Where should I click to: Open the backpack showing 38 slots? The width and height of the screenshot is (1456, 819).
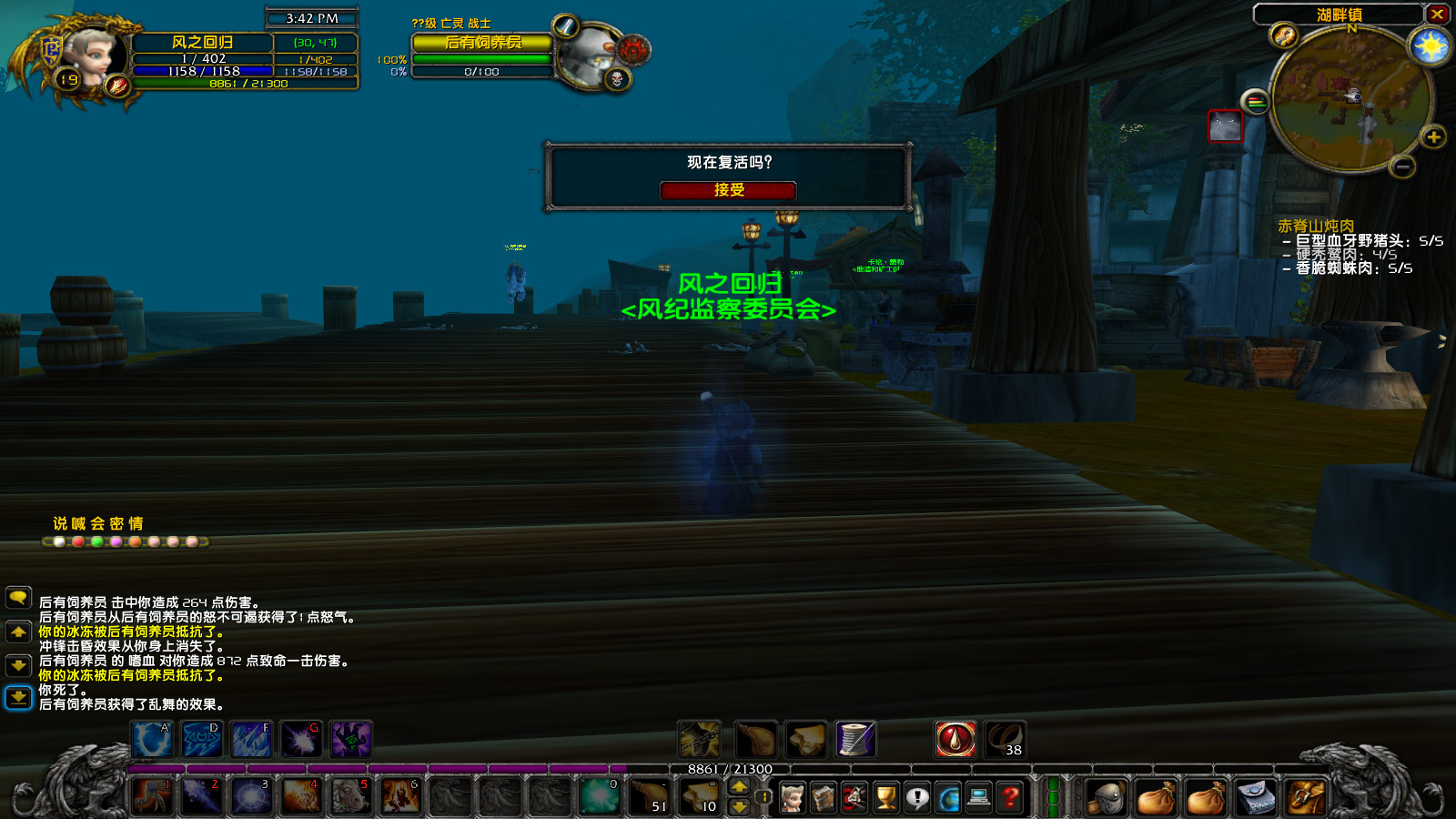(1006, 739)
